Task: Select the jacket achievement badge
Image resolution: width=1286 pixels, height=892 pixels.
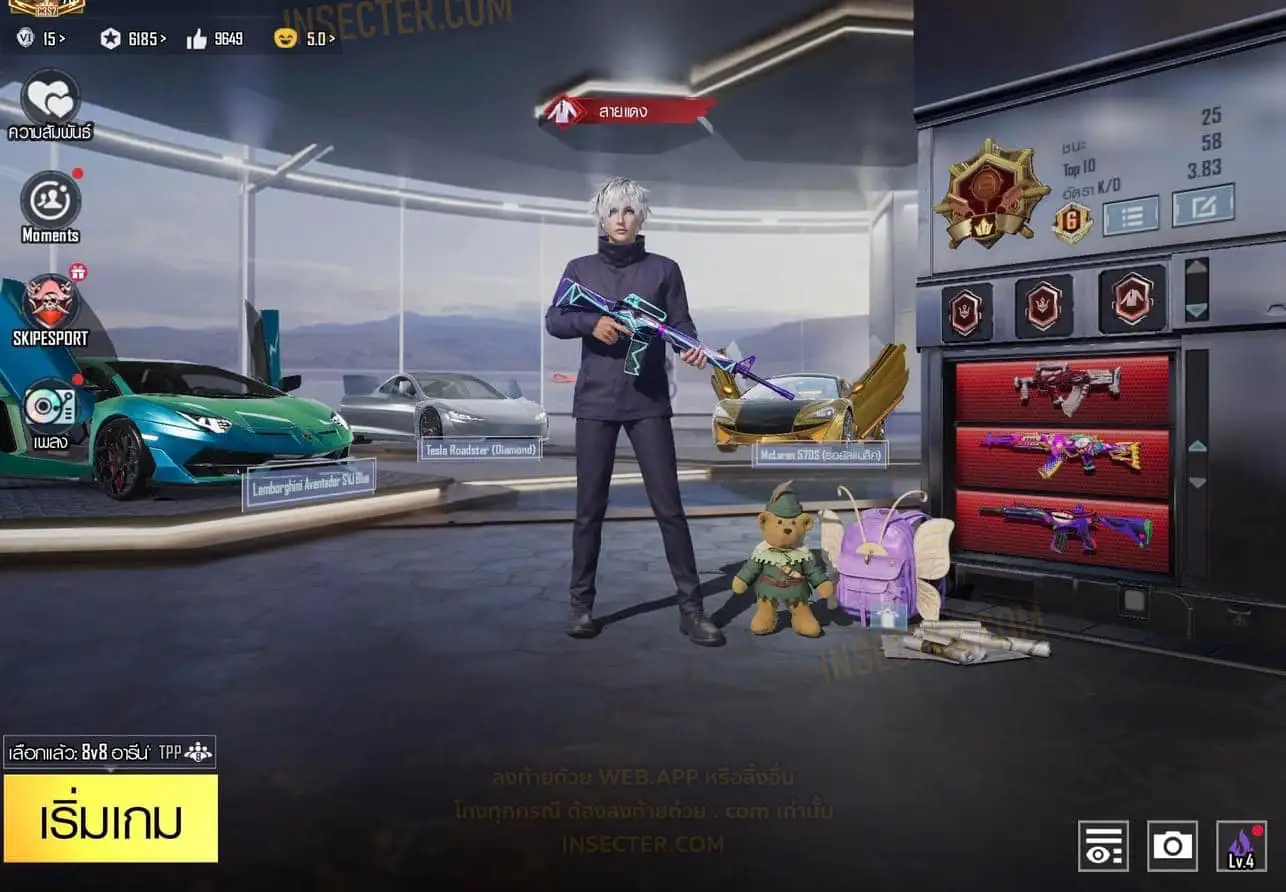Action: [x=1132, y=299]
